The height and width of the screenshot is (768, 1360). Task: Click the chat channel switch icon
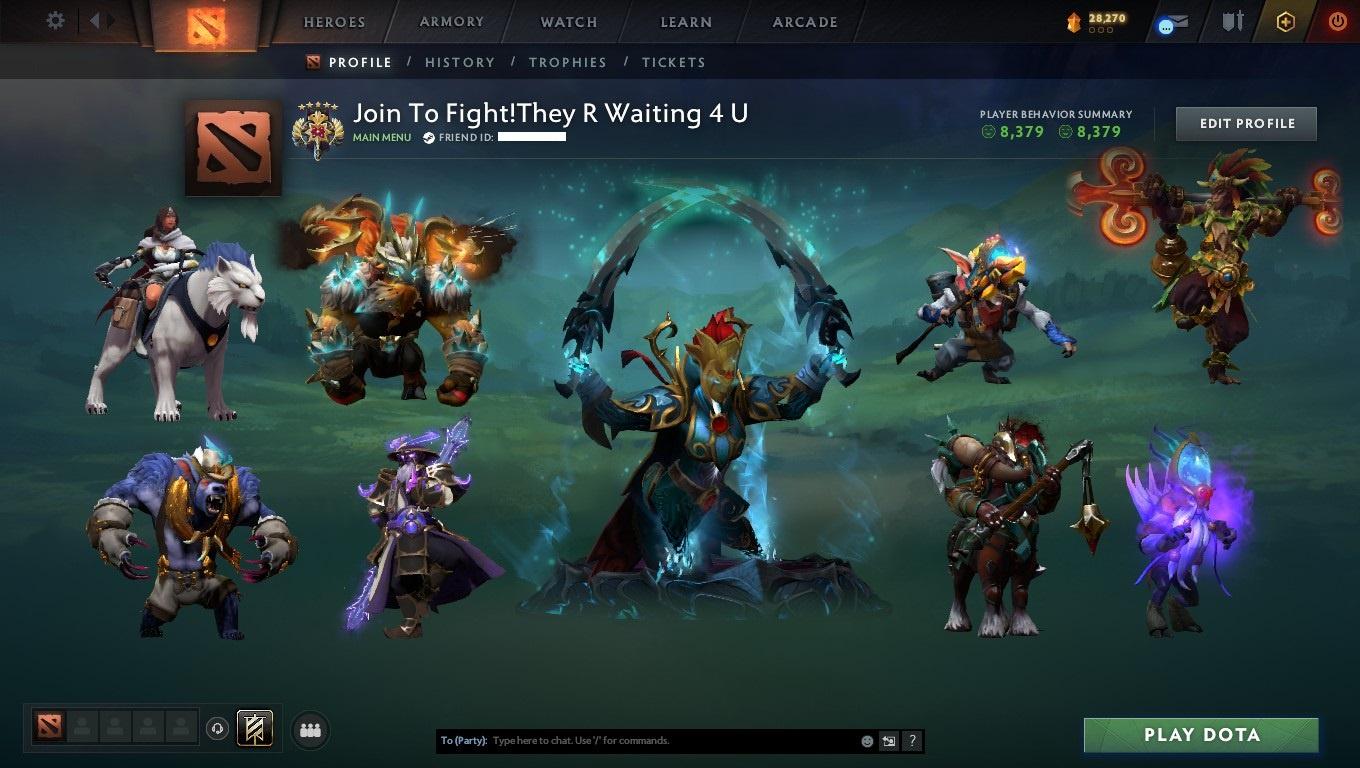(x=888, y=741)
